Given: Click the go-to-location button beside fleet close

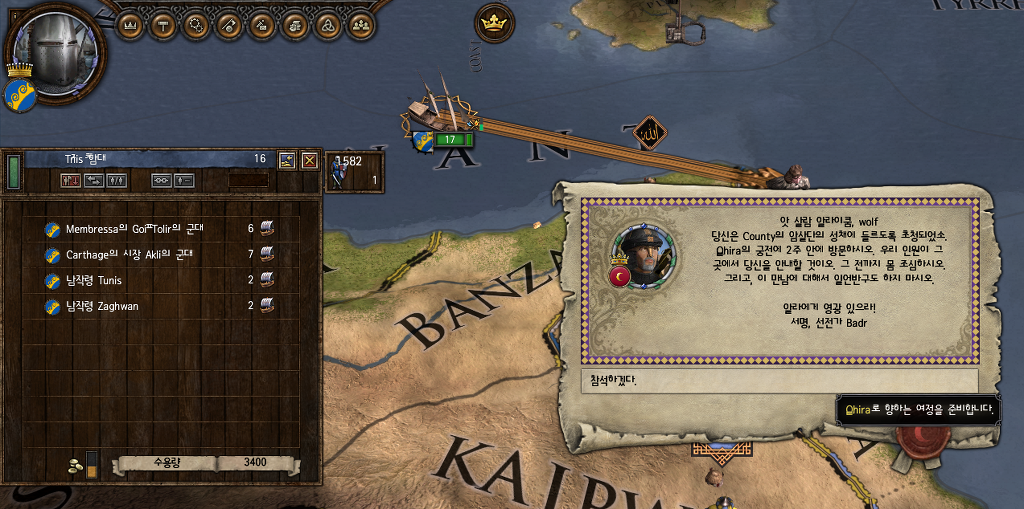Looking at the screenshot, I should 287,160.
